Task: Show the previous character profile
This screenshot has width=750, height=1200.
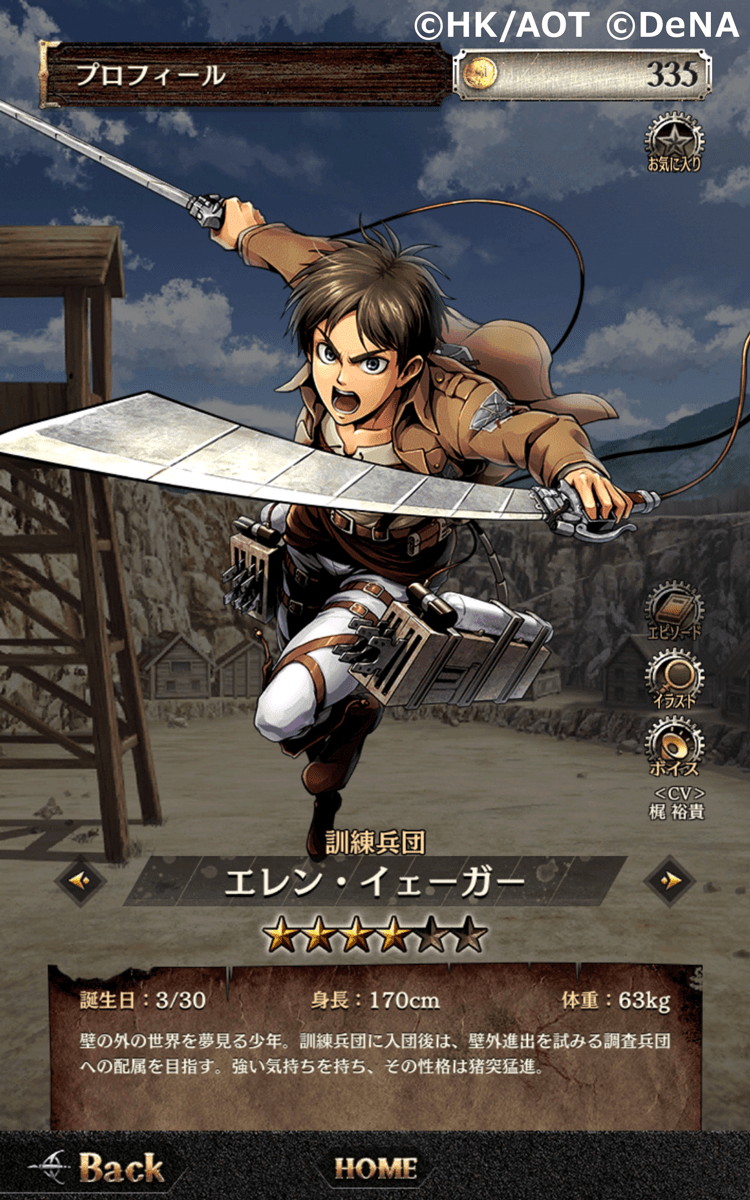Action: [x=82, y=880]
